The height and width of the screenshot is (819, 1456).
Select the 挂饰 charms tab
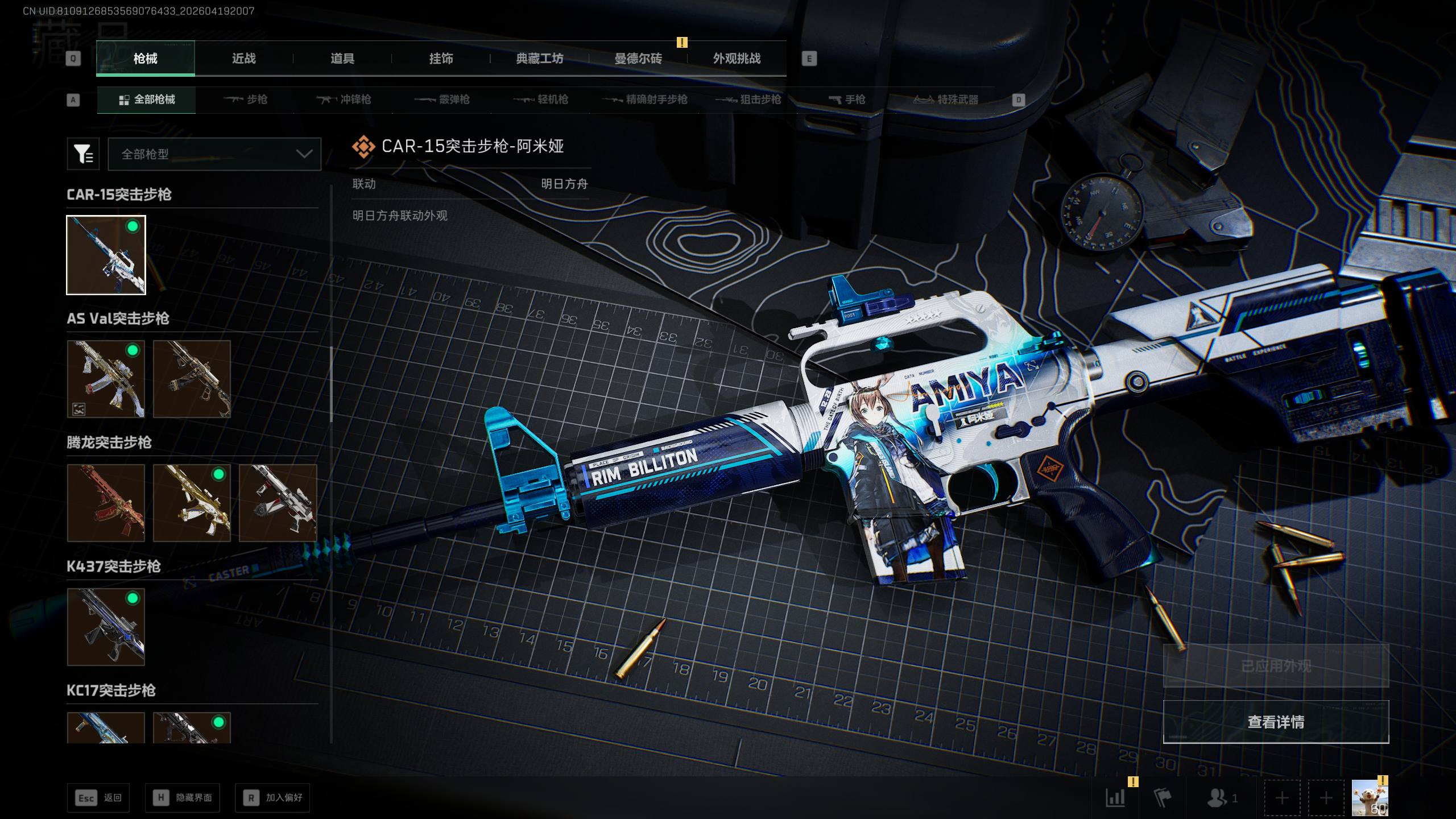coord(441,59)
